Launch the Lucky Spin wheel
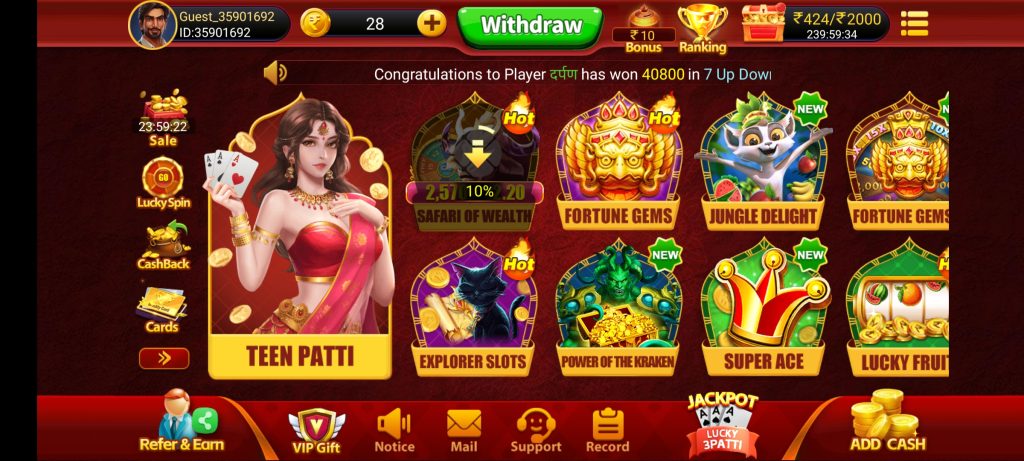Image resolution: width=1024 pixels, height=461 pixels. (x=163, y=182)
